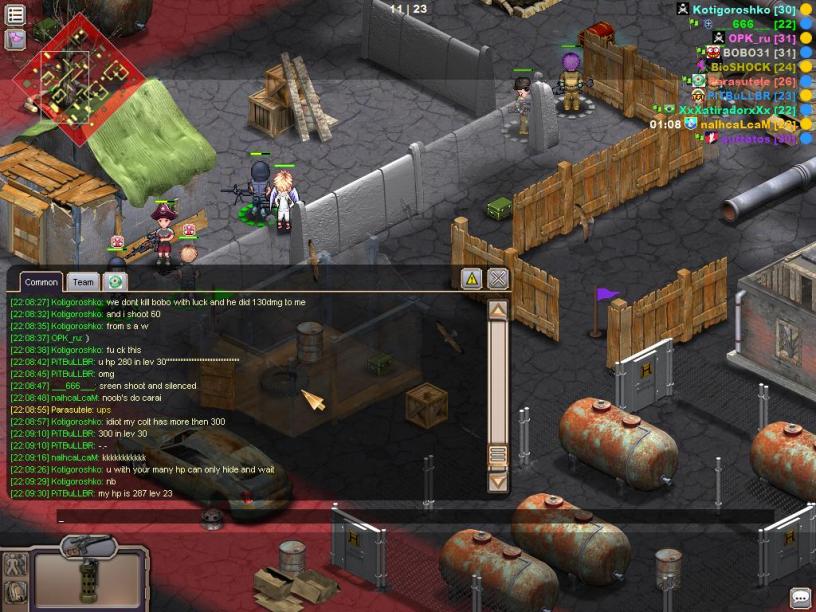816x612 pixels.
Task: Switch to the Common chat tab
Action: (41, 282)
